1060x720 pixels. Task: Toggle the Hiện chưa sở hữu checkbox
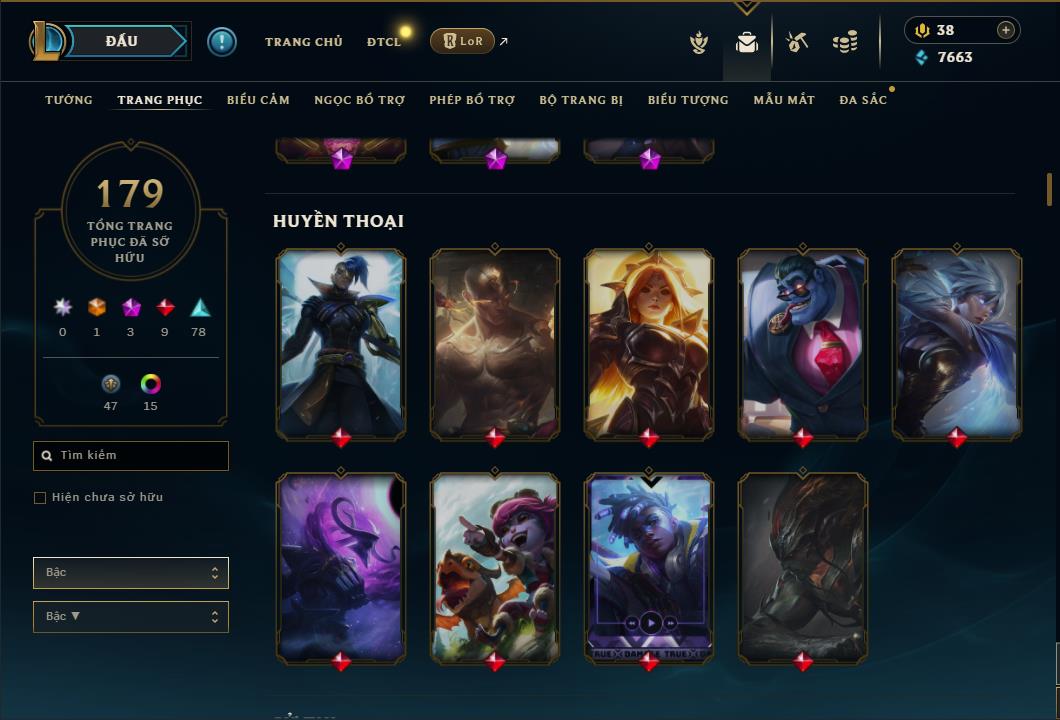tap(40, 498)
